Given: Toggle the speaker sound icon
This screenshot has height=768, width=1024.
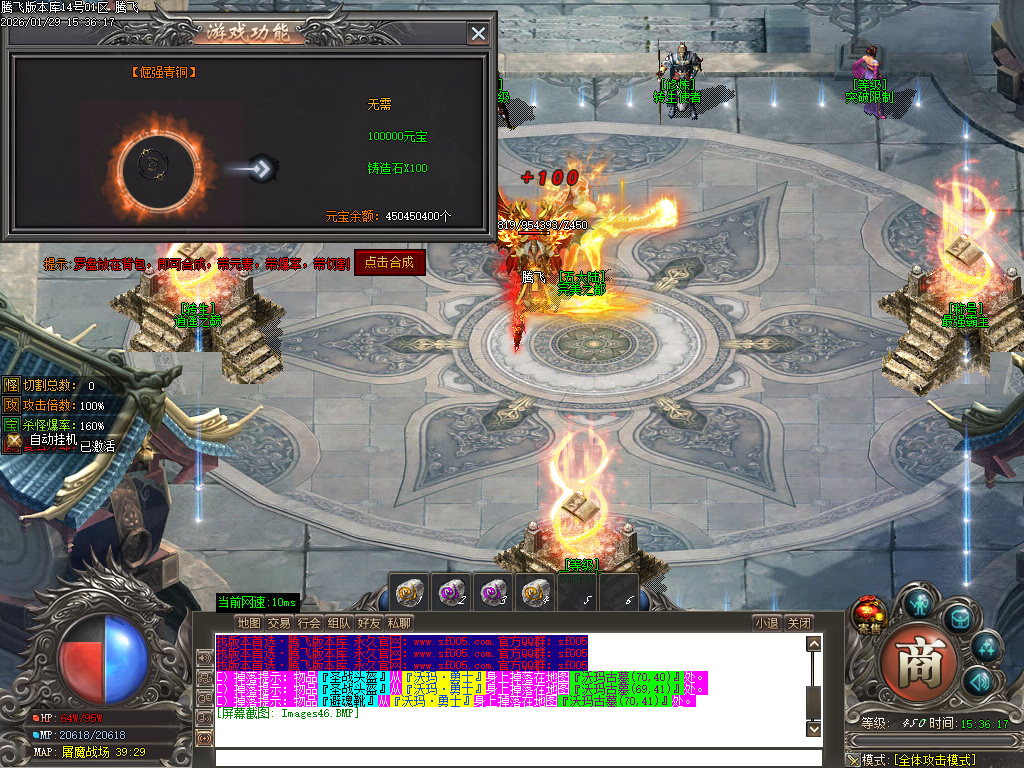Looking at the screenshot, I should [x=979, y=682].
